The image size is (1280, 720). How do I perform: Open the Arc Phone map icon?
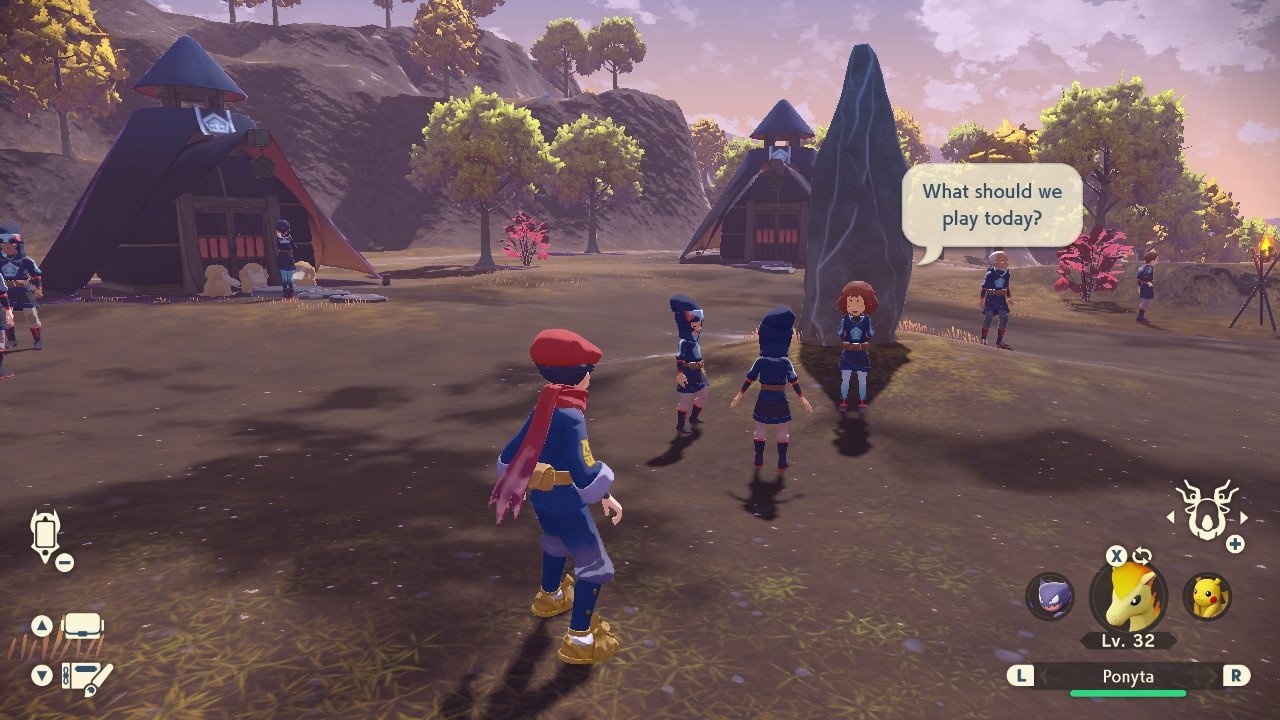coord(46,533)
